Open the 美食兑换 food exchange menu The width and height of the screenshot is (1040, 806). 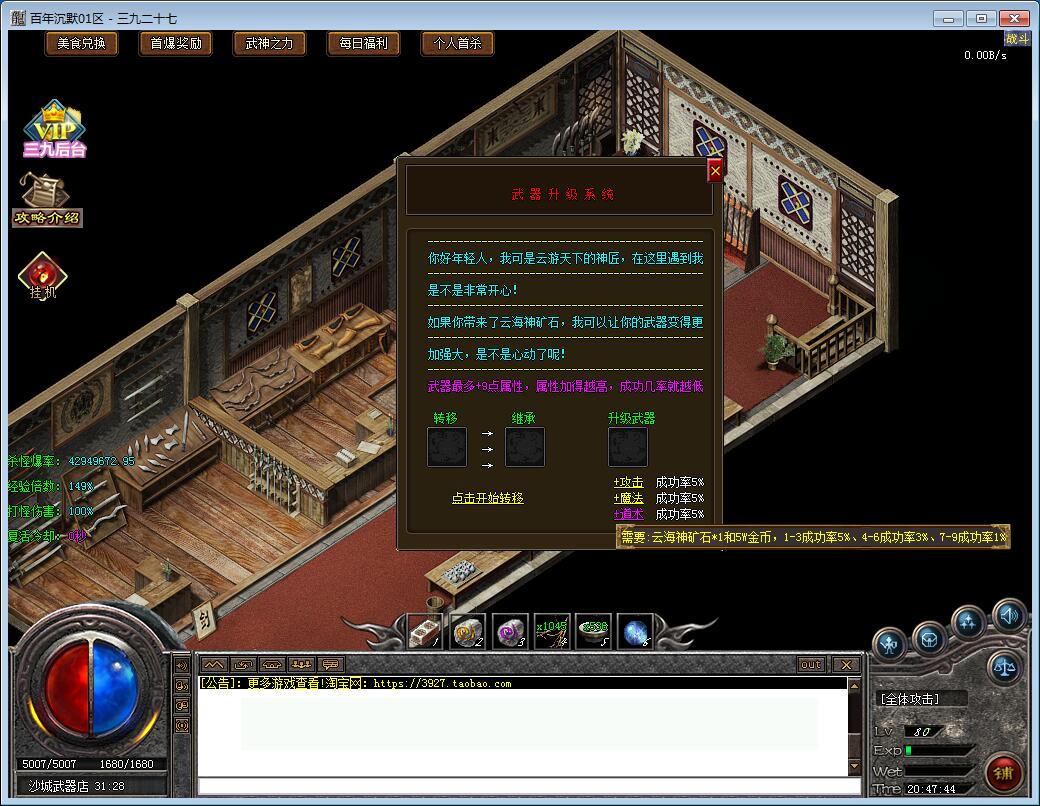[81, 43]
